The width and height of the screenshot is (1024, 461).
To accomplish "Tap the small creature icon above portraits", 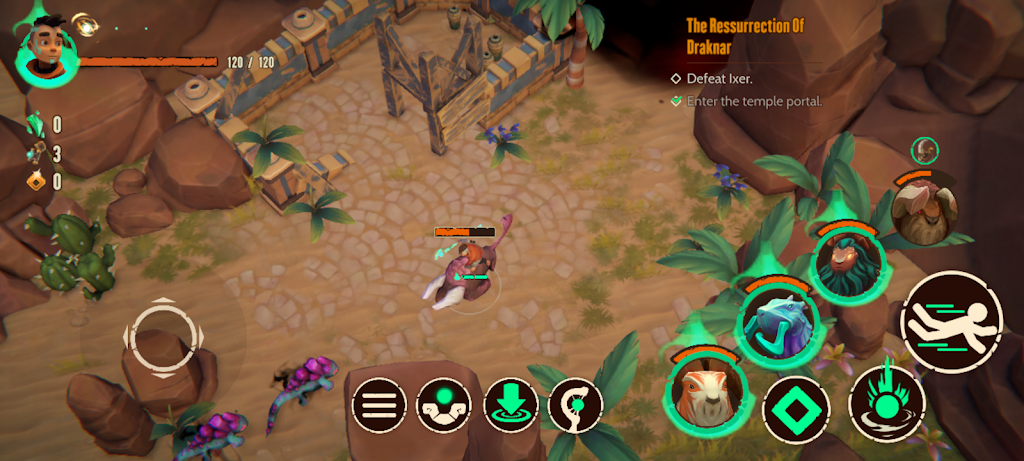I will pos(925,150).
